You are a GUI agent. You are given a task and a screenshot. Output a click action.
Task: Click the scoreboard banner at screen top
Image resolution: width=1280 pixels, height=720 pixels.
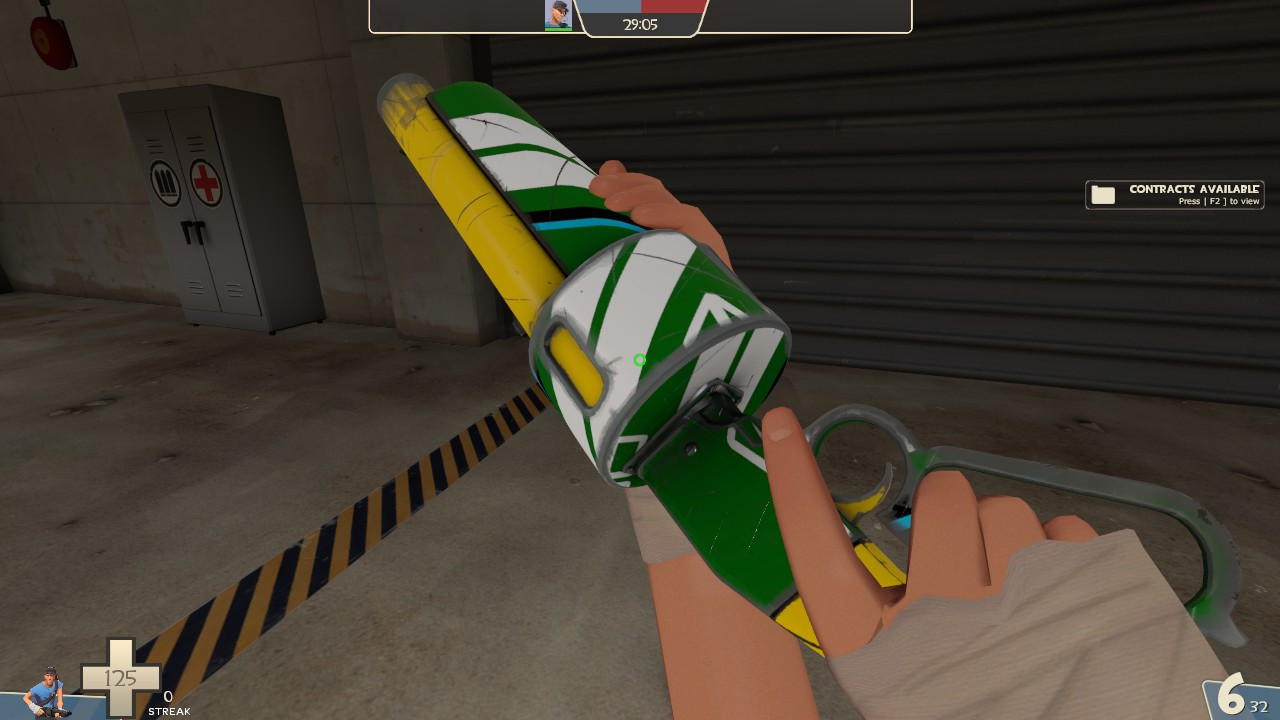coord(640,15)
